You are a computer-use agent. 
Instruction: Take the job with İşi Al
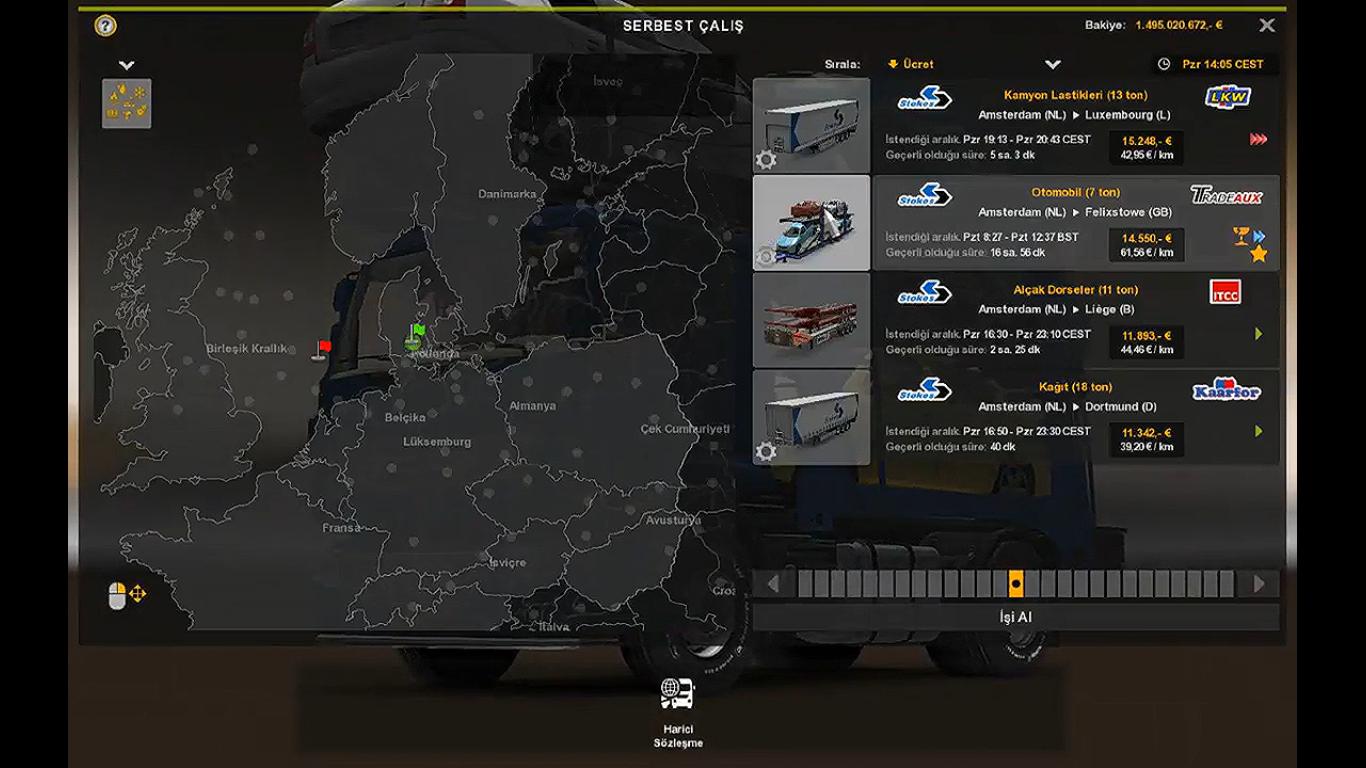(x=1015, y=617)
